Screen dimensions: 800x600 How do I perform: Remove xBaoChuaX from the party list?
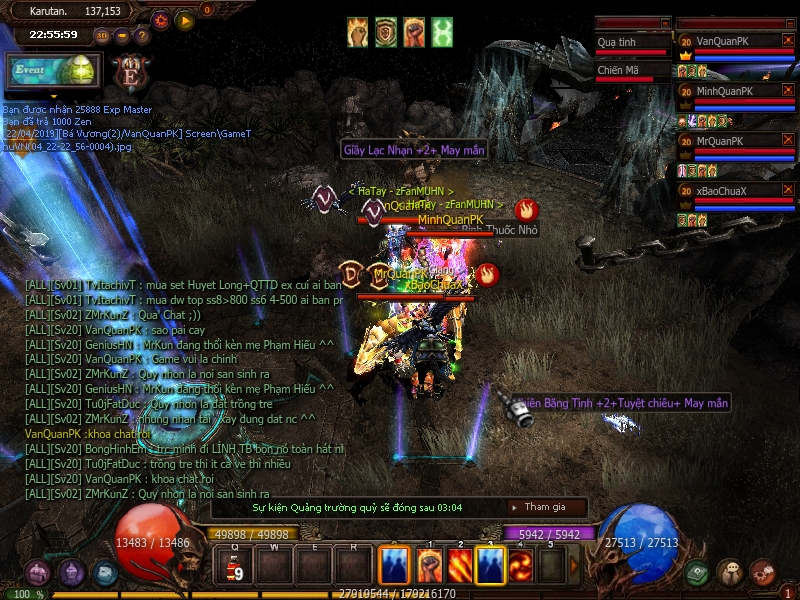[788, 190]
